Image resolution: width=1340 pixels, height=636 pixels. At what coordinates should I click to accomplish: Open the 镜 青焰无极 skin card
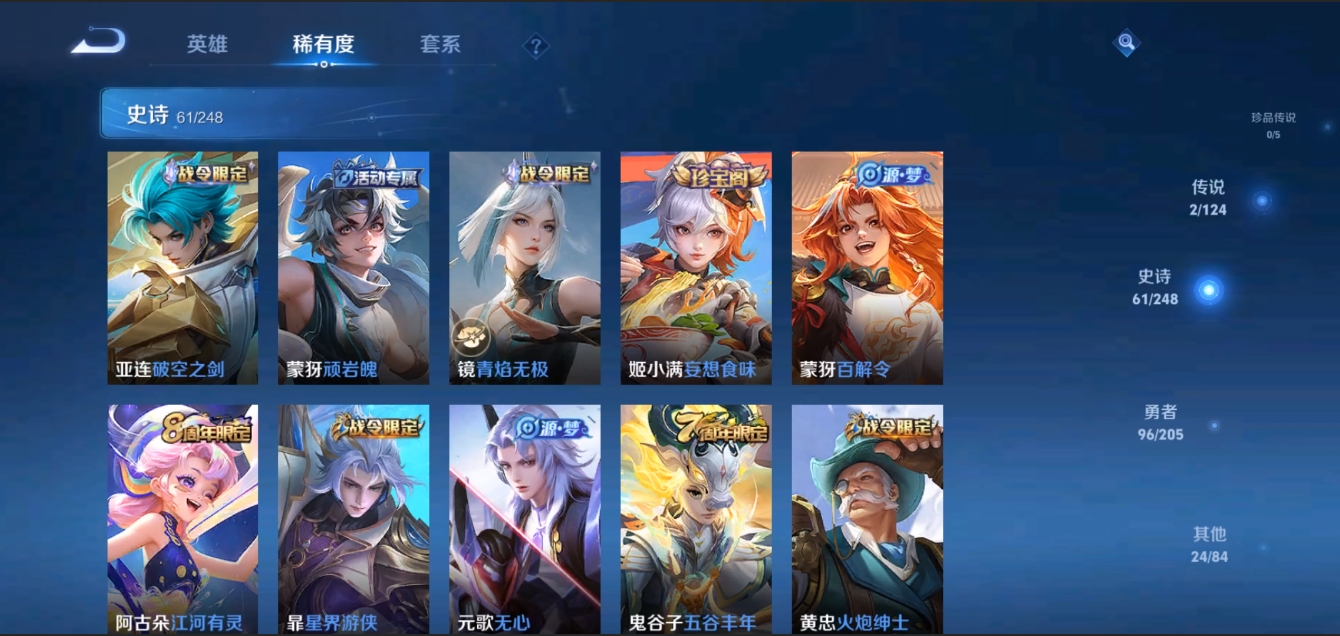click(525, 267)
